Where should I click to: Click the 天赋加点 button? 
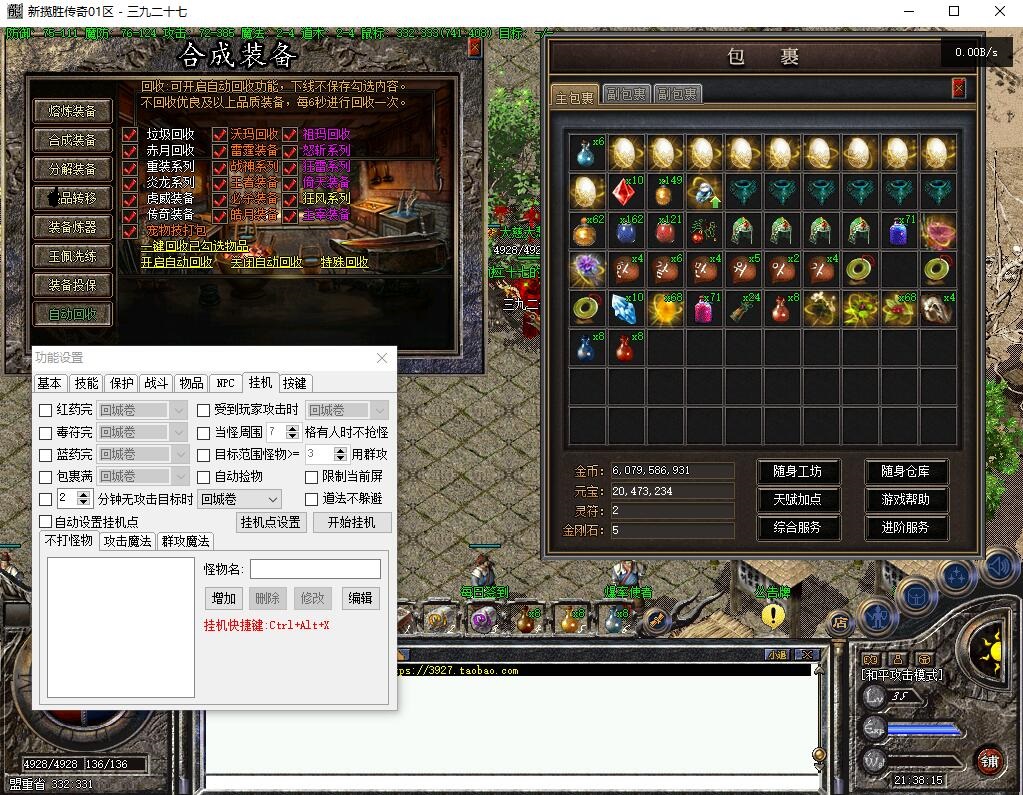coord(796,499)
